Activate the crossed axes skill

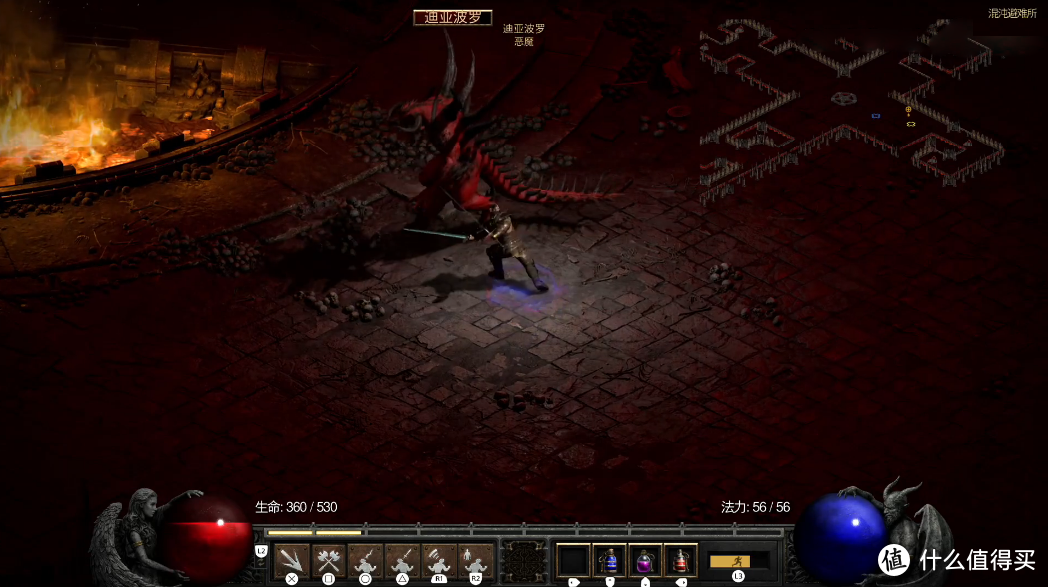click(328, 561)
